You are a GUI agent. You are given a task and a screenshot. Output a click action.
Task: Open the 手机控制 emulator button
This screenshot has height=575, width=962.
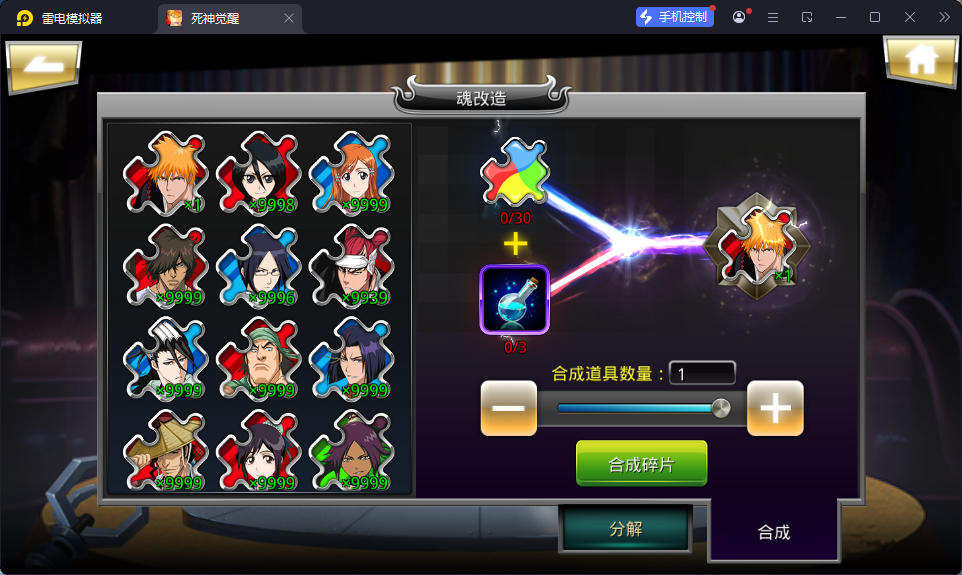674,17
